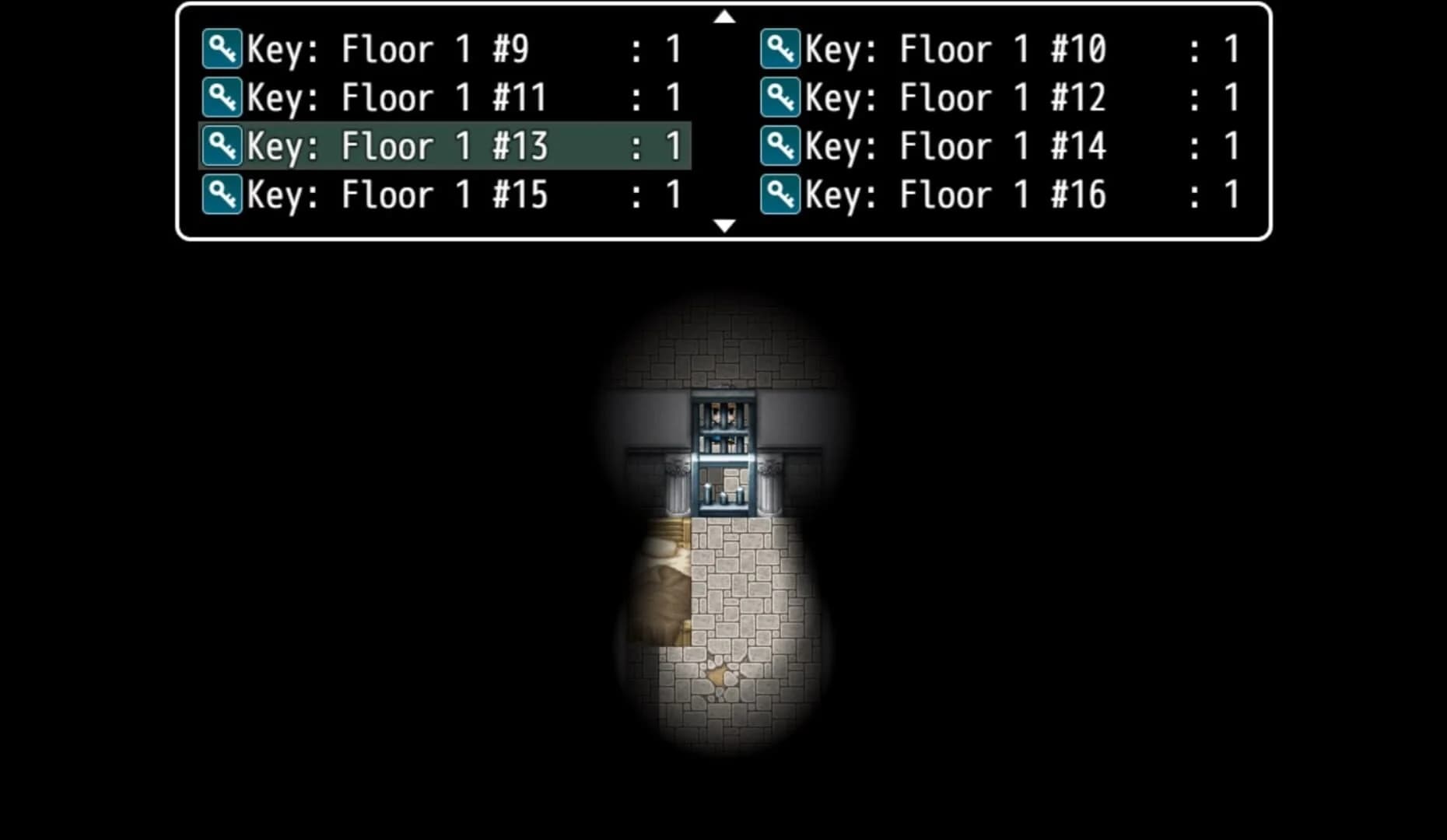1447x840 pixels.
Task: Click the key icon for Floor 1 #11
Action: pos(222,96)
